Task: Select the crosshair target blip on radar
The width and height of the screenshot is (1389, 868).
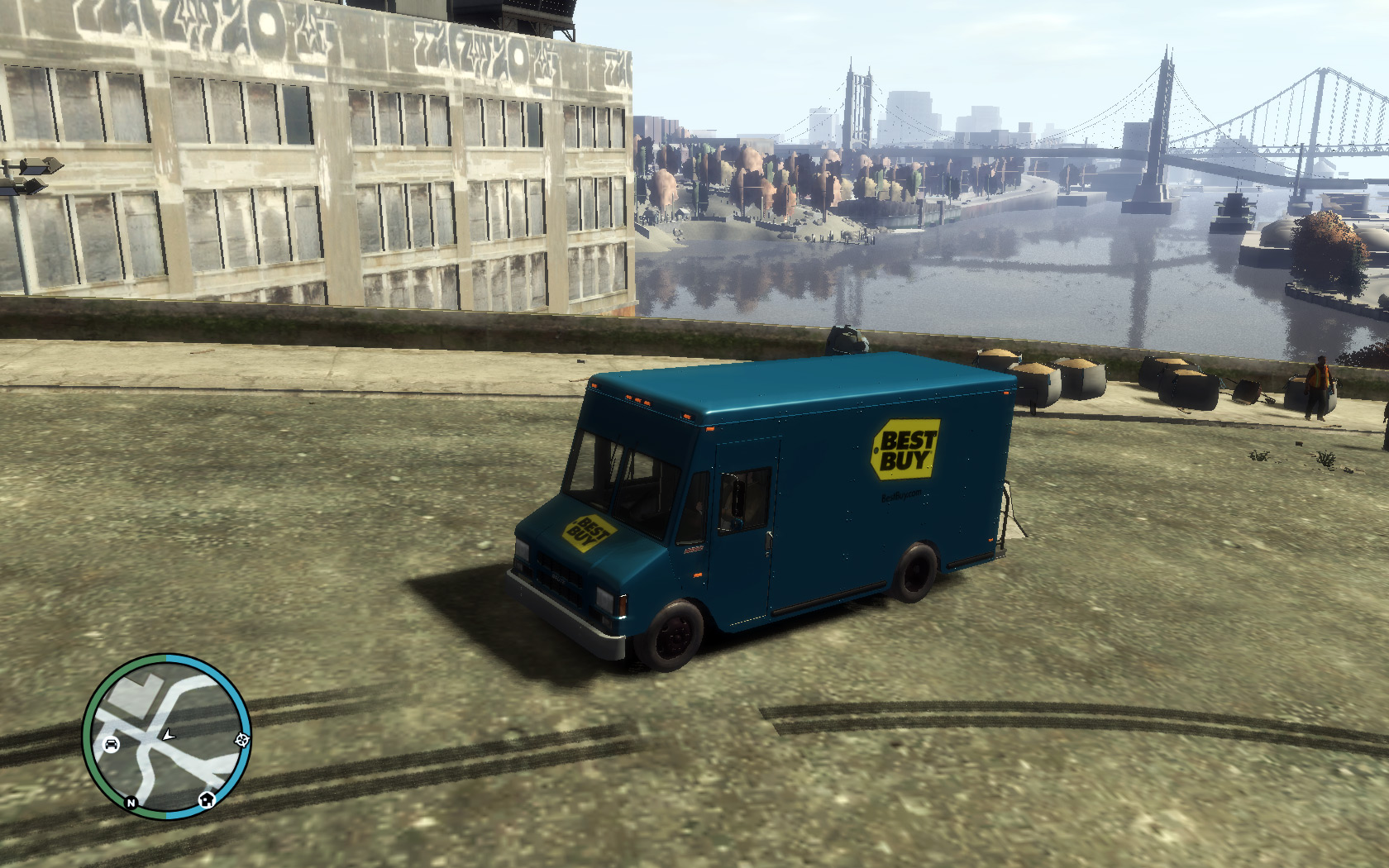Action: pos(242,740)
